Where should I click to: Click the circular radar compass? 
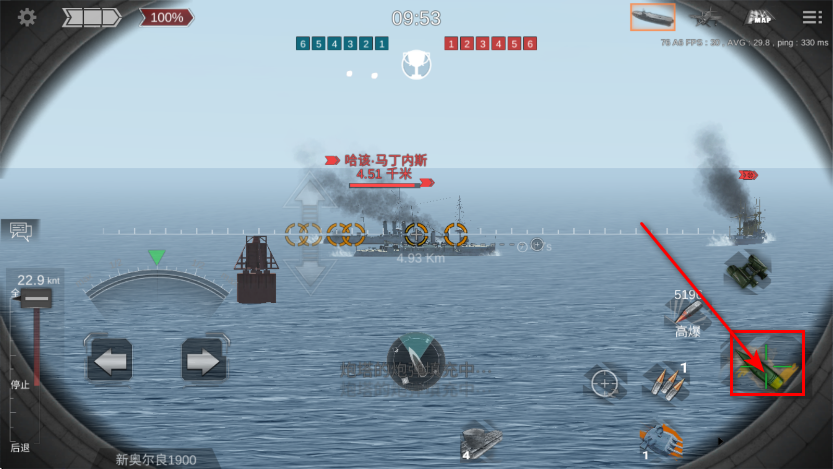[415, 359]
